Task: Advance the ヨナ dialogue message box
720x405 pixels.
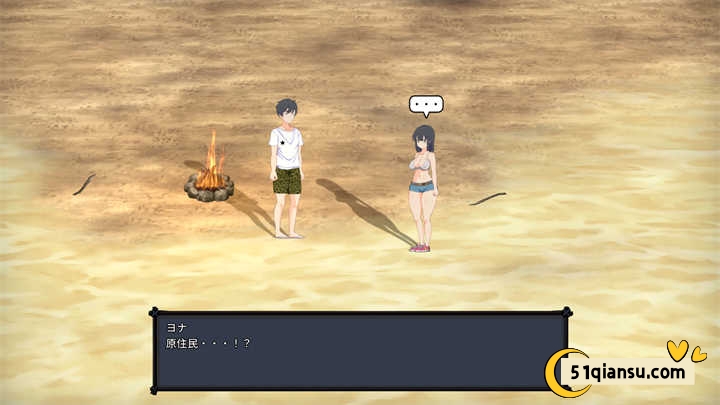Action: pyautogui.click(x=359, y=350)
